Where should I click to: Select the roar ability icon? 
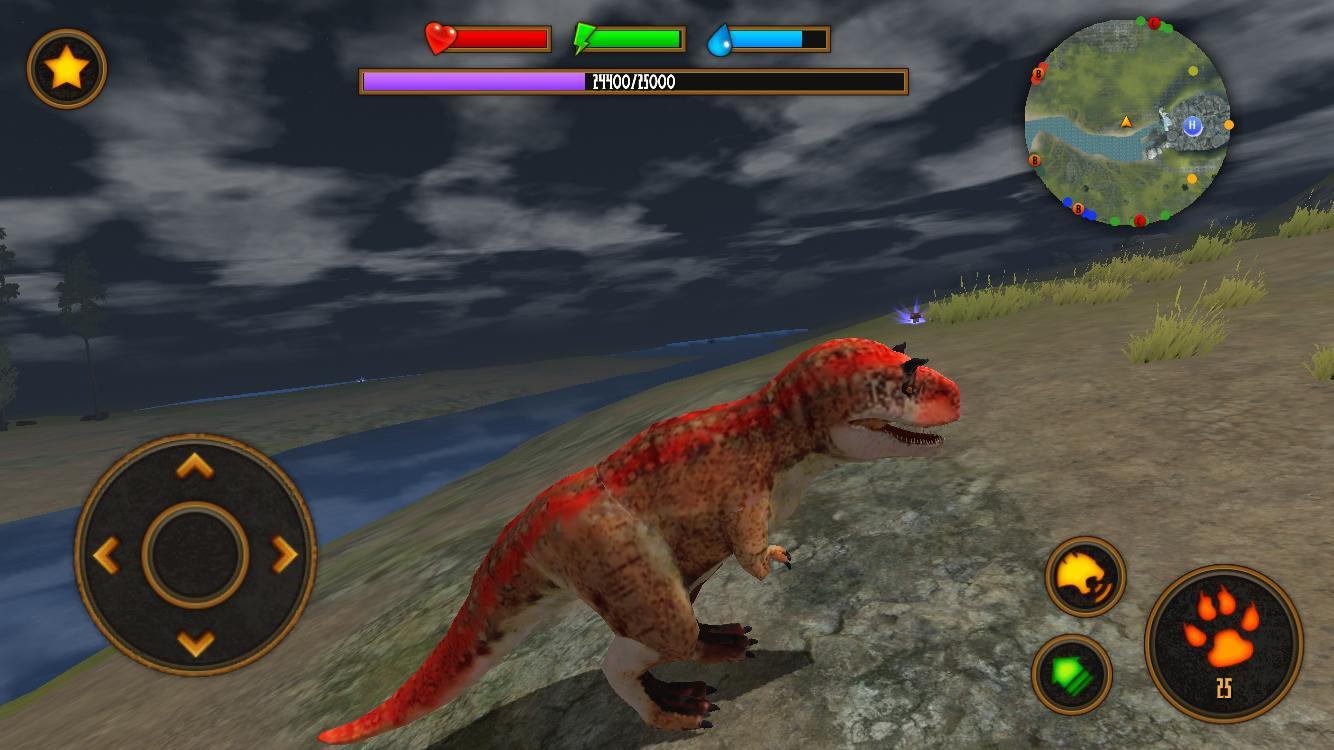[x=1083, y=578]
